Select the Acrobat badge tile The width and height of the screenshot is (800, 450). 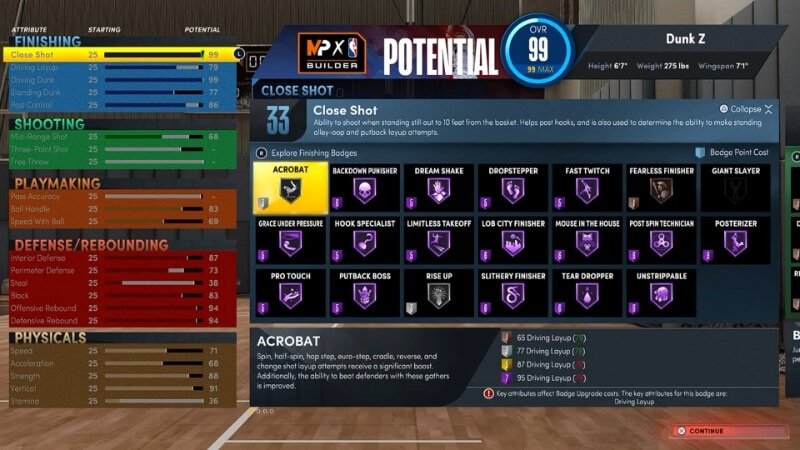point(287,187)
